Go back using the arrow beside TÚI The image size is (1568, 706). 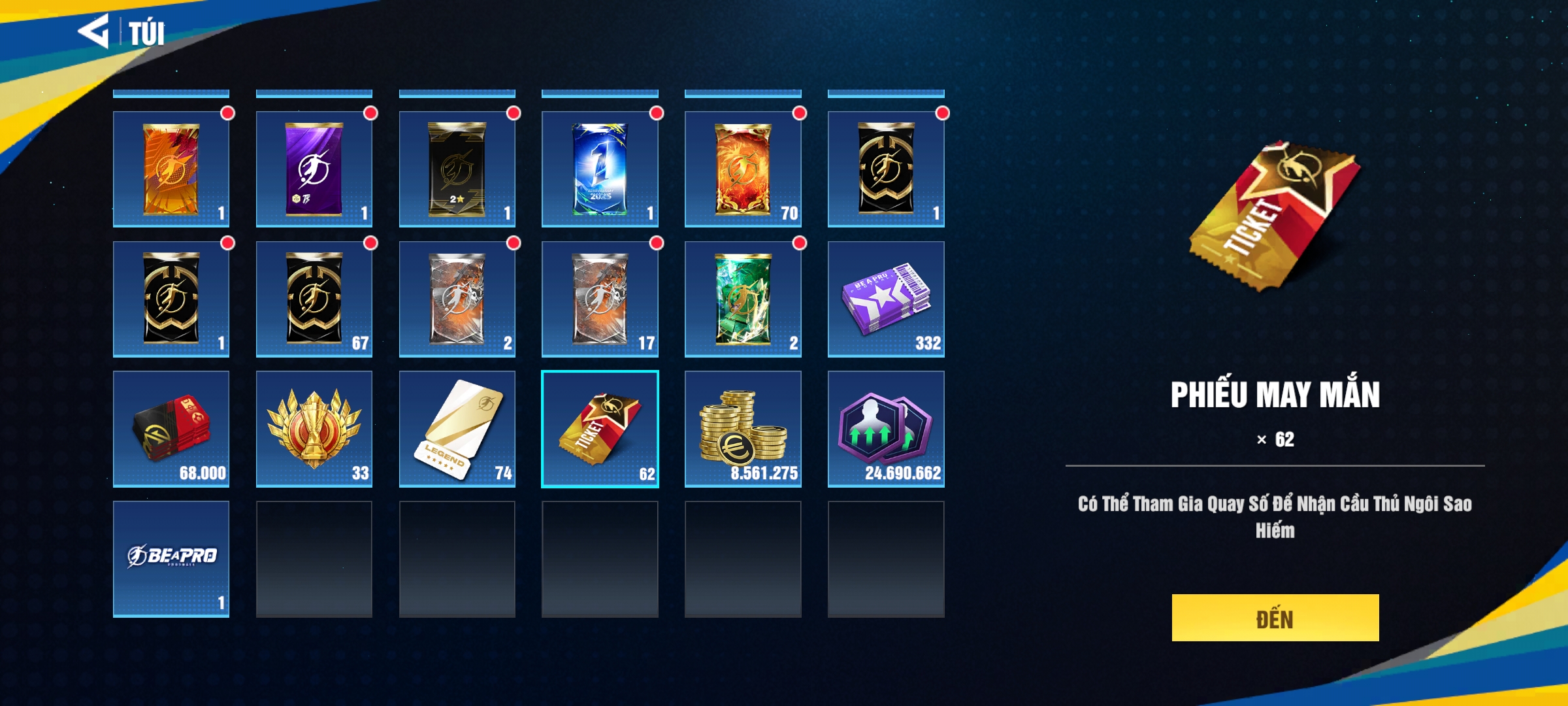click(93, 31)
